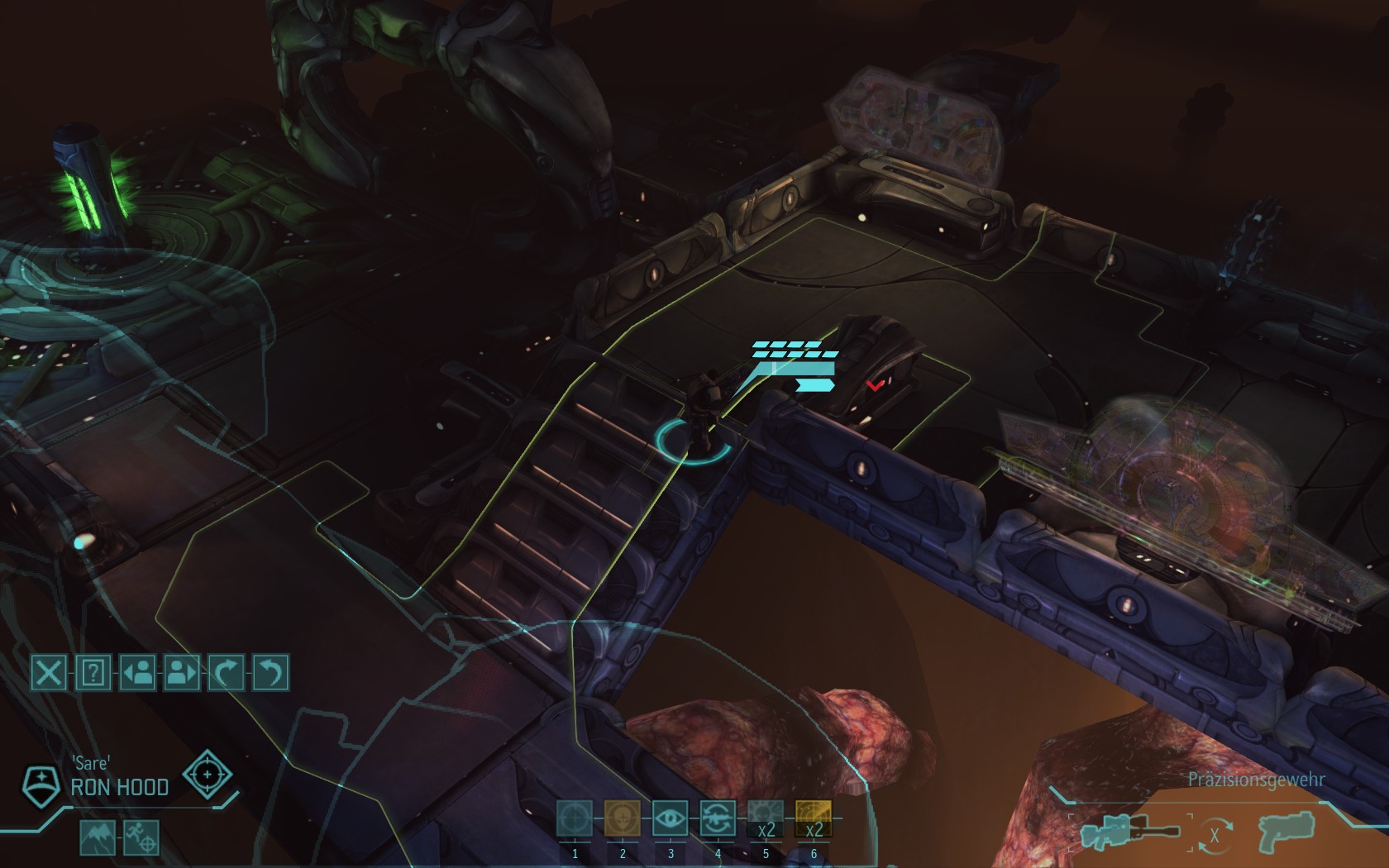This screenshot has width=1389, height=868.
Task: Open the question mark info panel
Action: click(93, 673)
